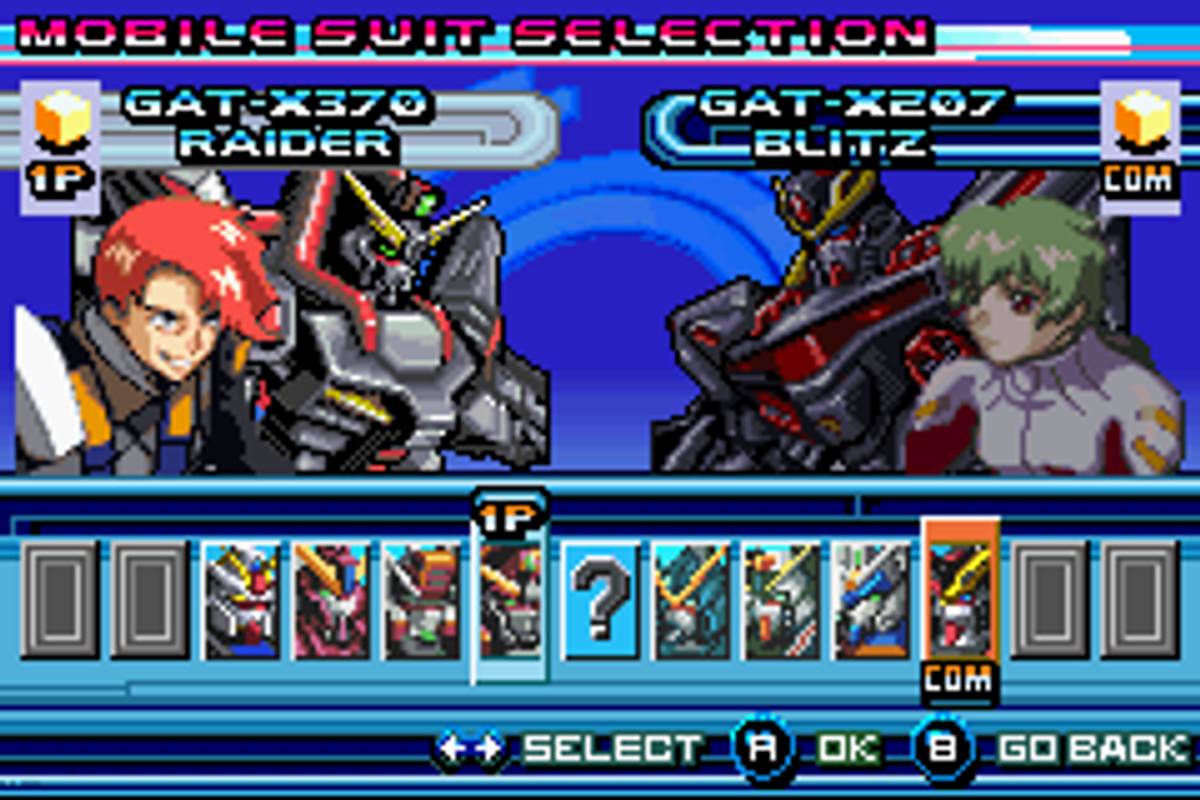The width and height of the screenshot is (1200, 800).
Task: Select the green and white mobile suit tile
Action: point(781,600)
